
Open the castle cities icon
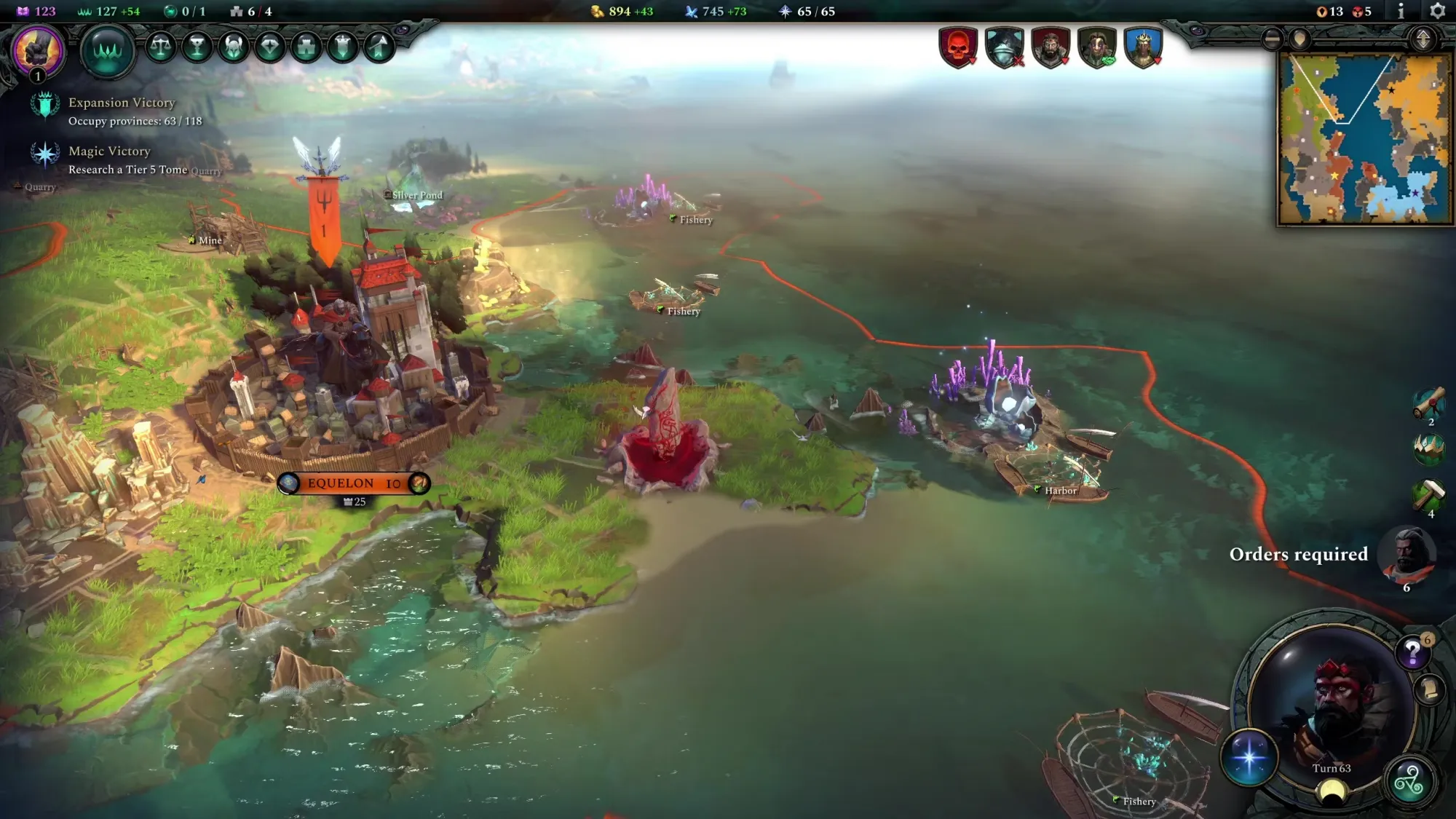306,47
